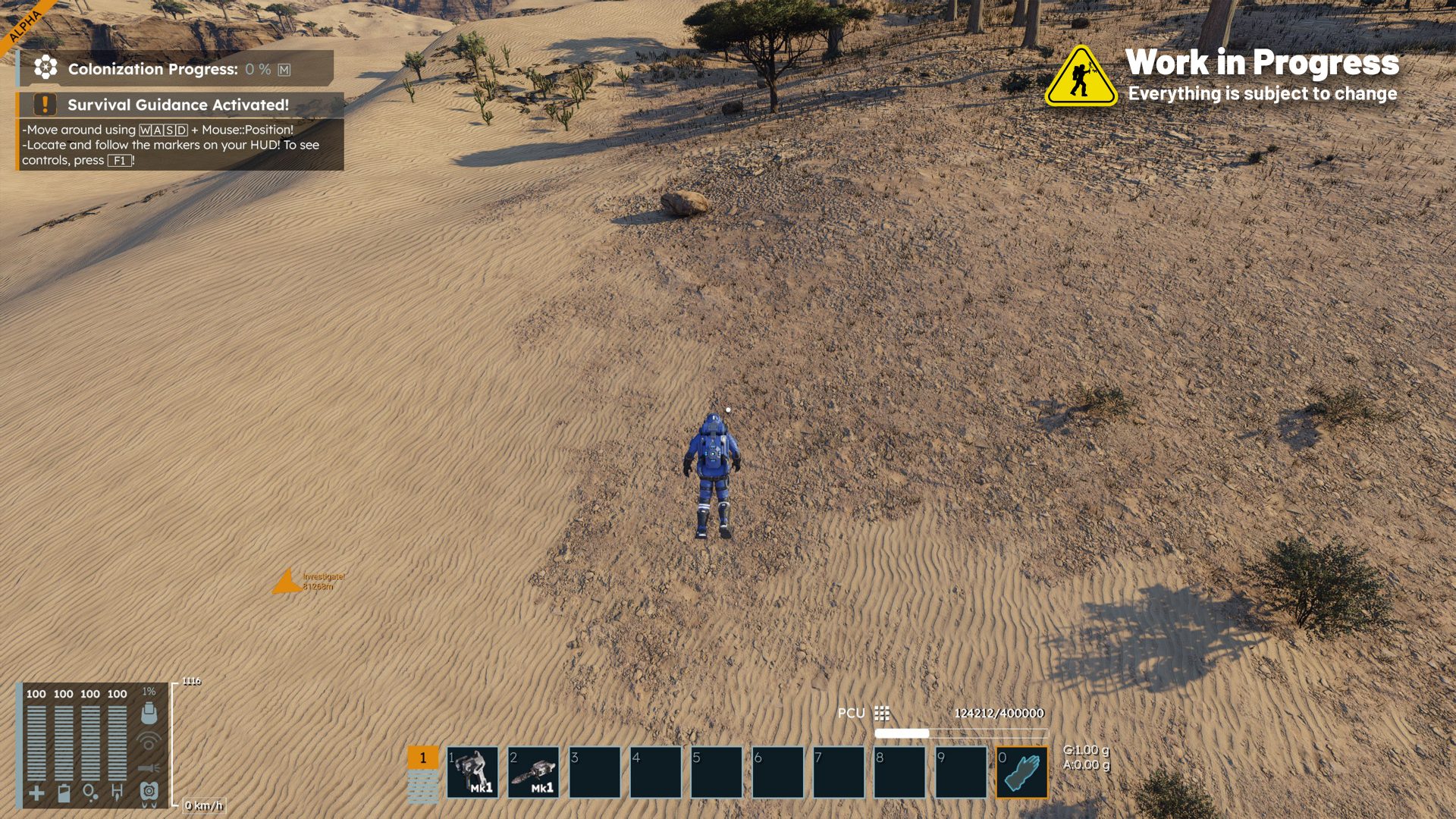Click the orange toolbar page 1 indicator
The height and width of the screenshot is (819, 1456).
(x=423, y=758)
